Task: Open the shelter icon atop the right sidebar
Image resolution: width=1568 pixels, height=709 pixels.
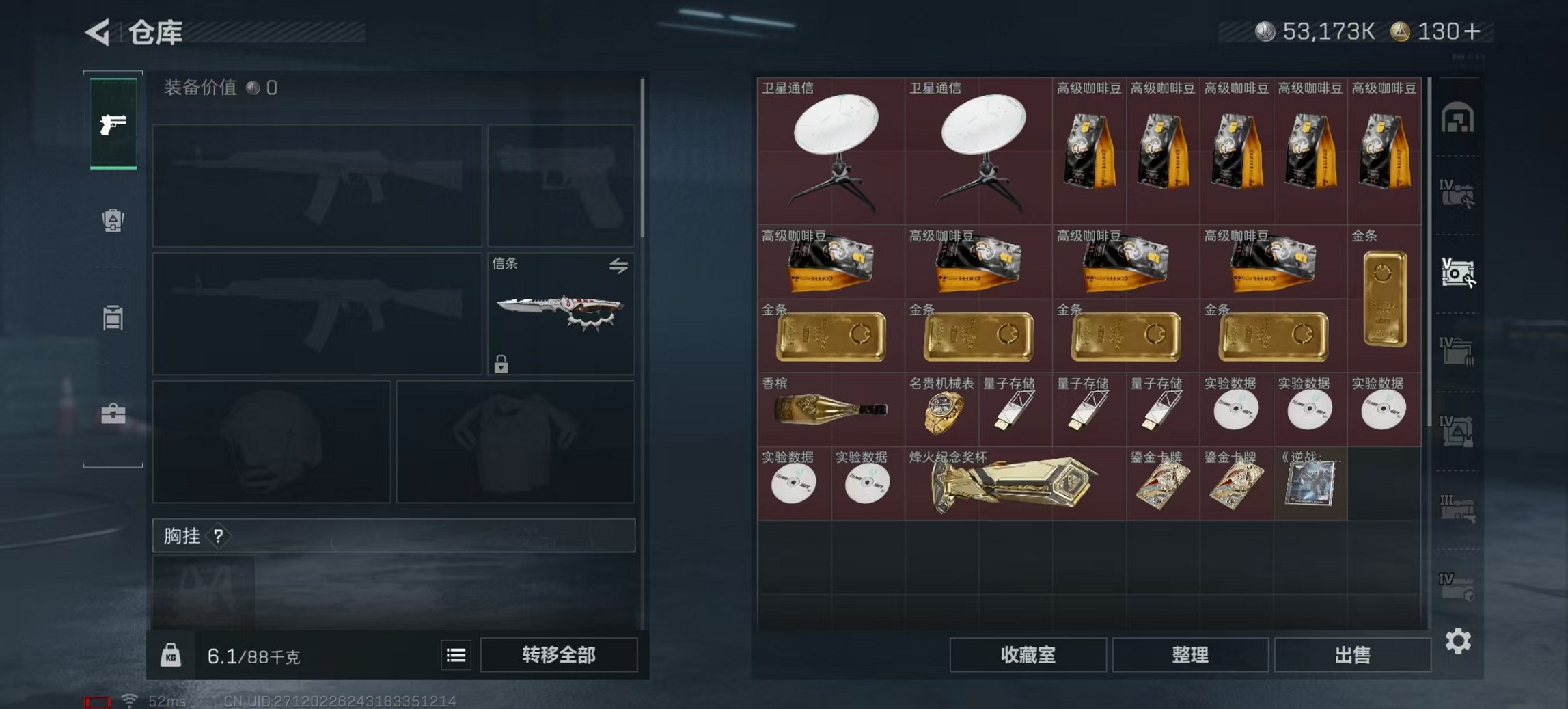Action: tap(1459, 120)
